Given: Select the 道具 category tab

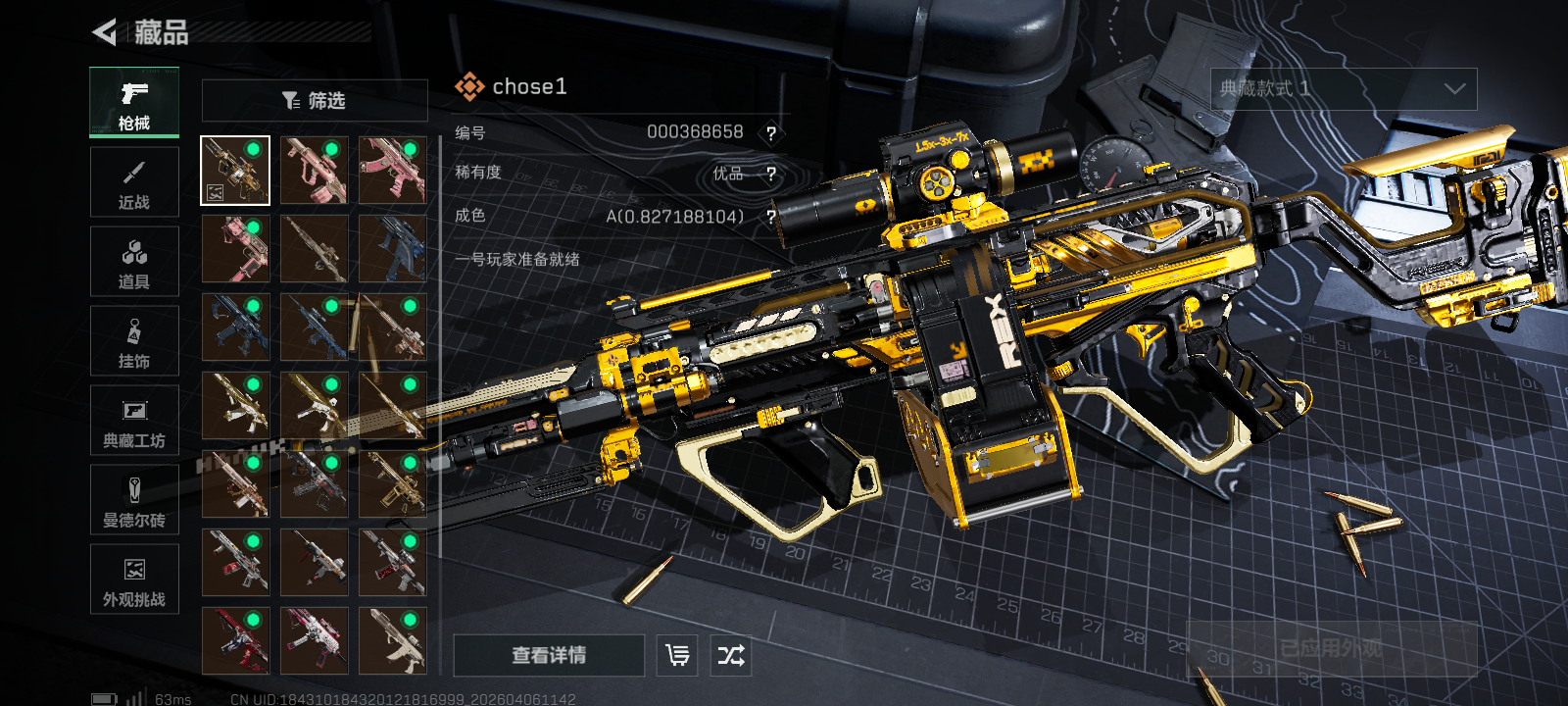Looking at the screenshot, I should (134, 262).
